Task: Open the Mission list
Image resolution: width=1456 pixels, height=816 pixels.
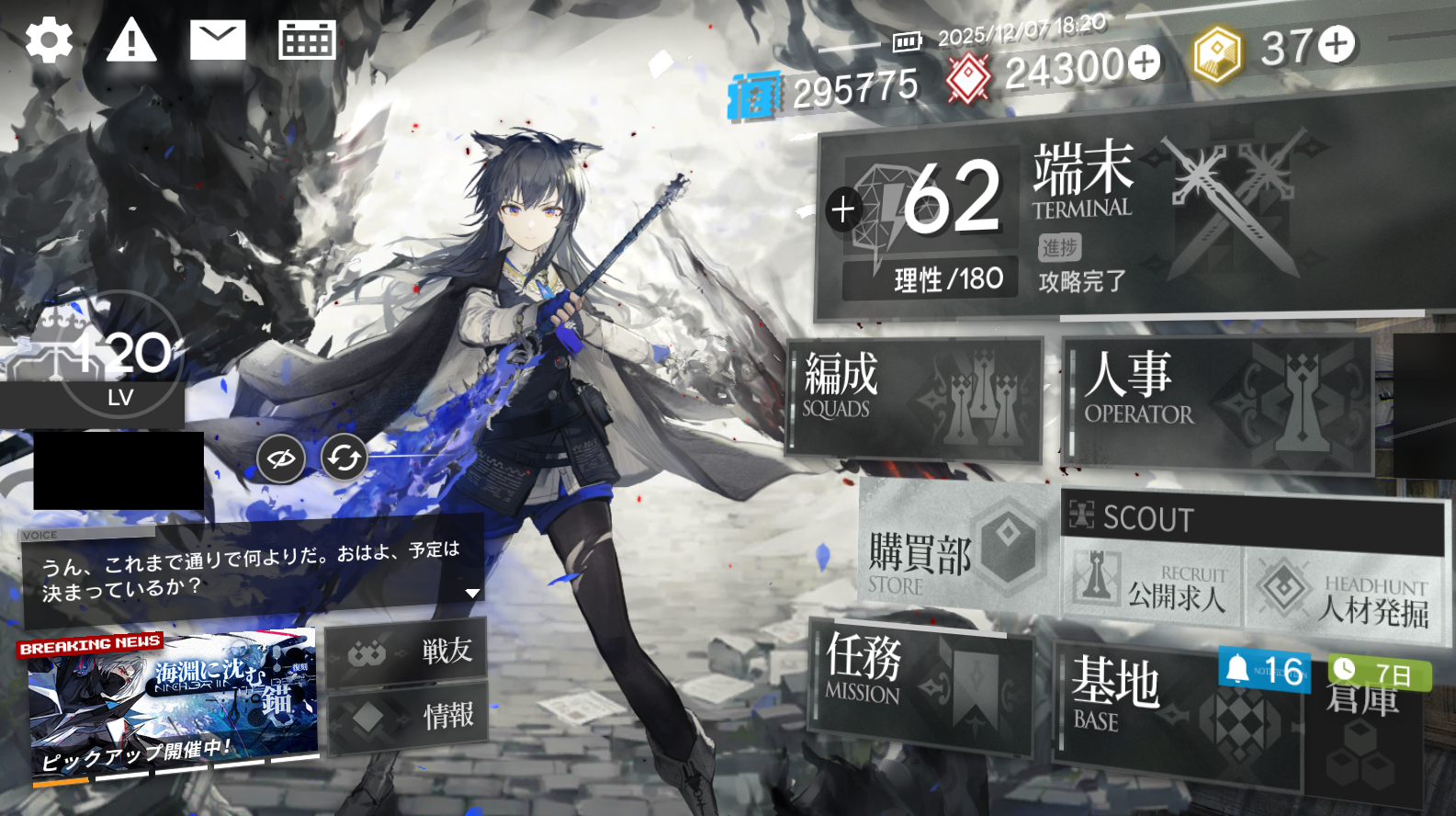Action: 919,685
